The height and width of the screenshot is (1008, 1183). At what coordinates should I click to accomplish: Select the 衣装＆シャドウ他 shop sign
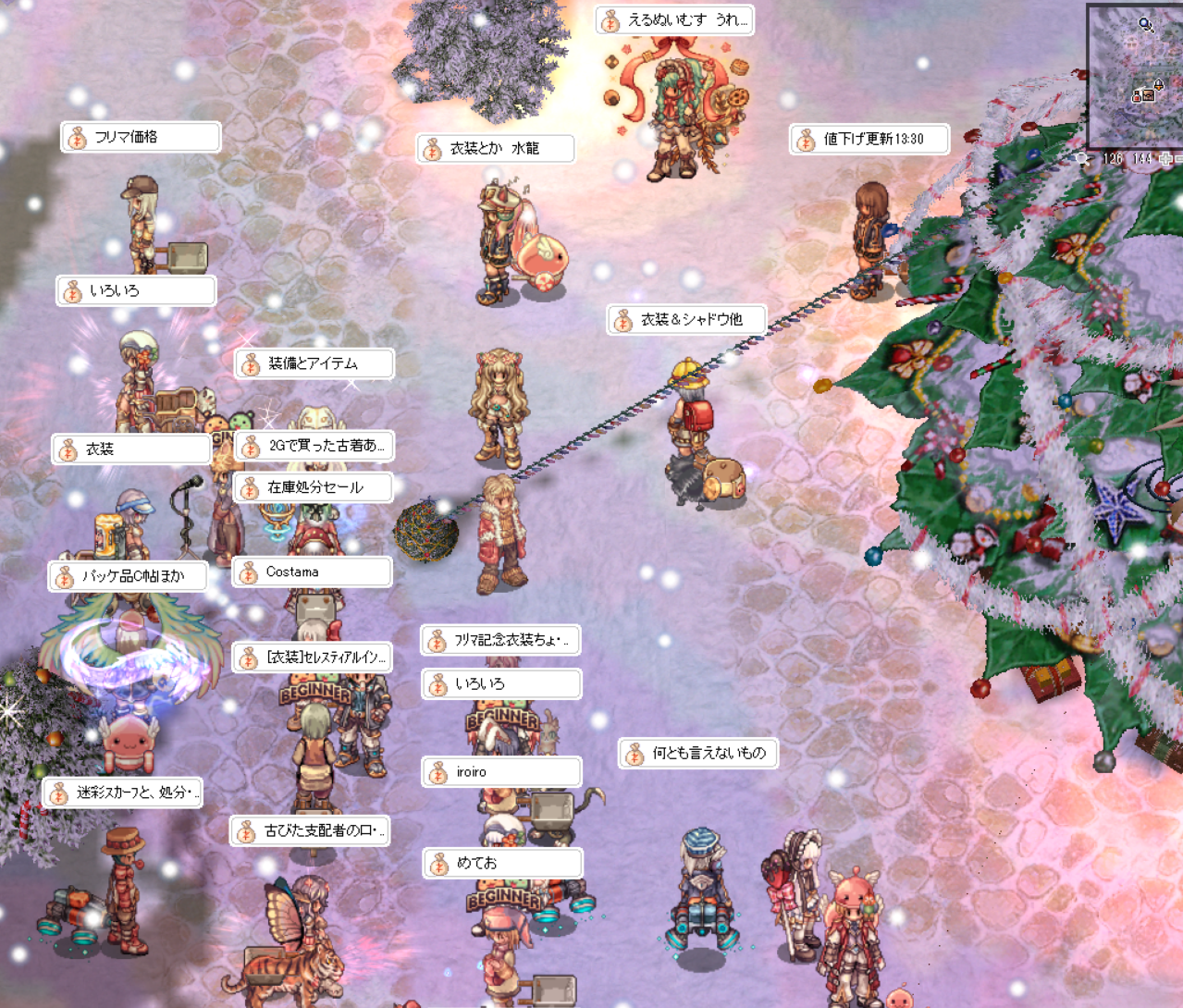click(687, 320)
